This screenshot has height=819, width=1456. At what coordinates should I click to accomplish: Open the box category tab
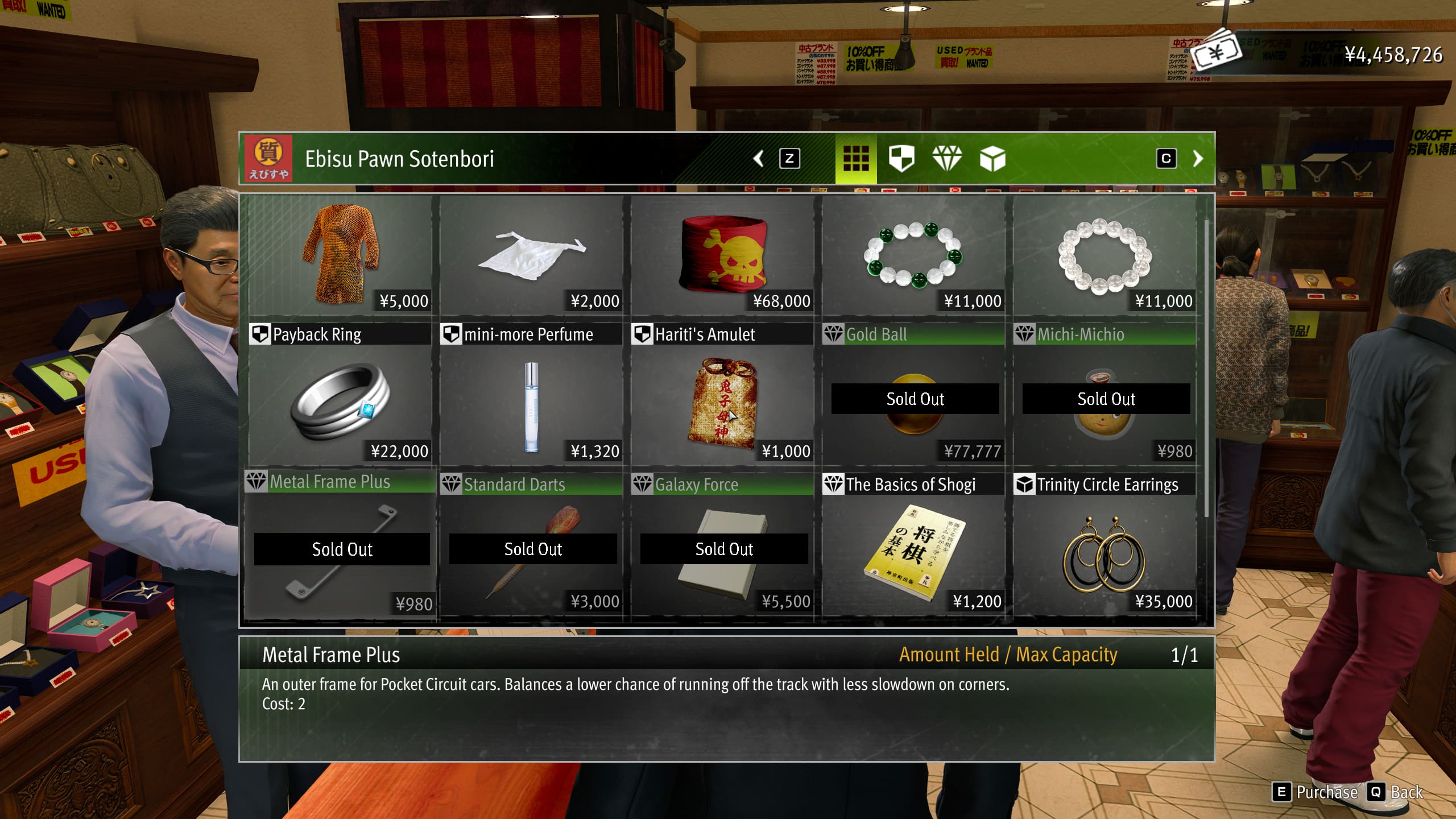(x=992, y=159)
